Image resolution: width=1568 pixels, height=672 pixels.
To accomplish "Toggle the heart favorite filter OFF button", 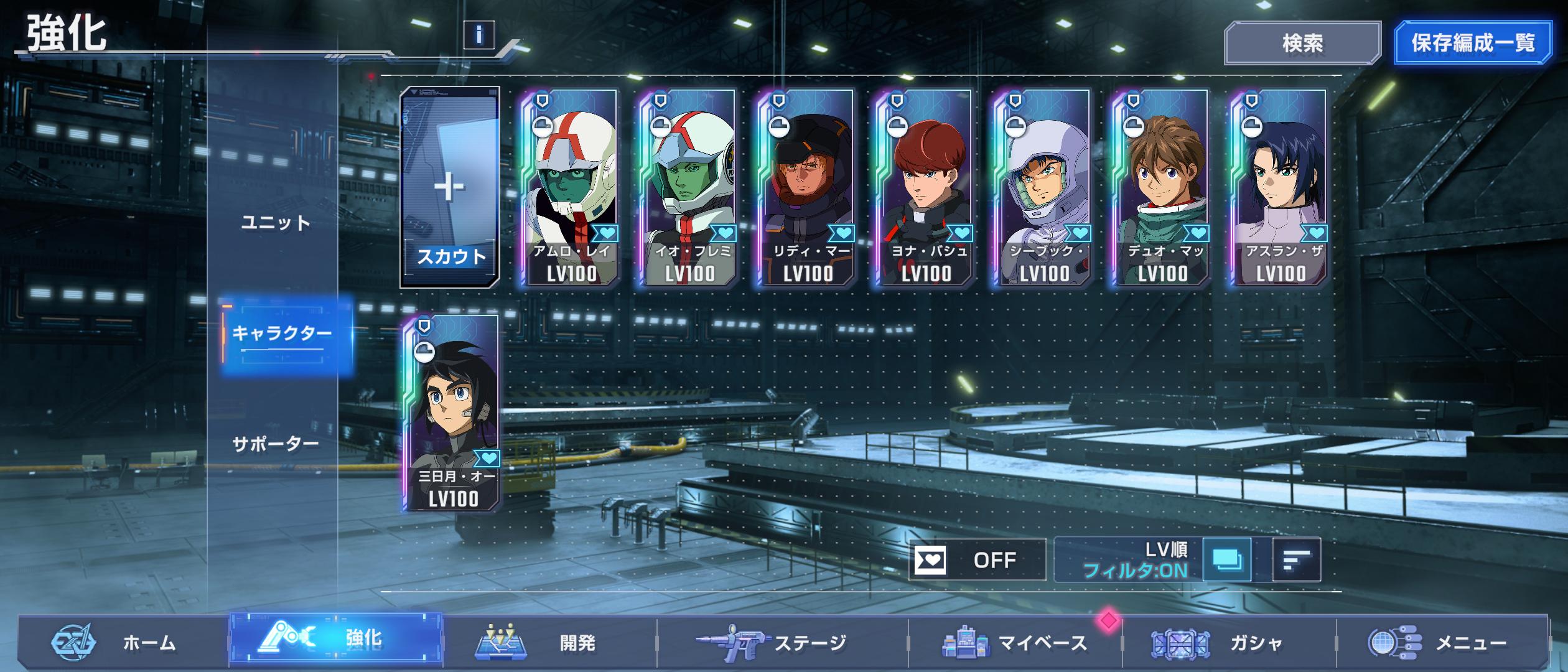I will (977, 560).
